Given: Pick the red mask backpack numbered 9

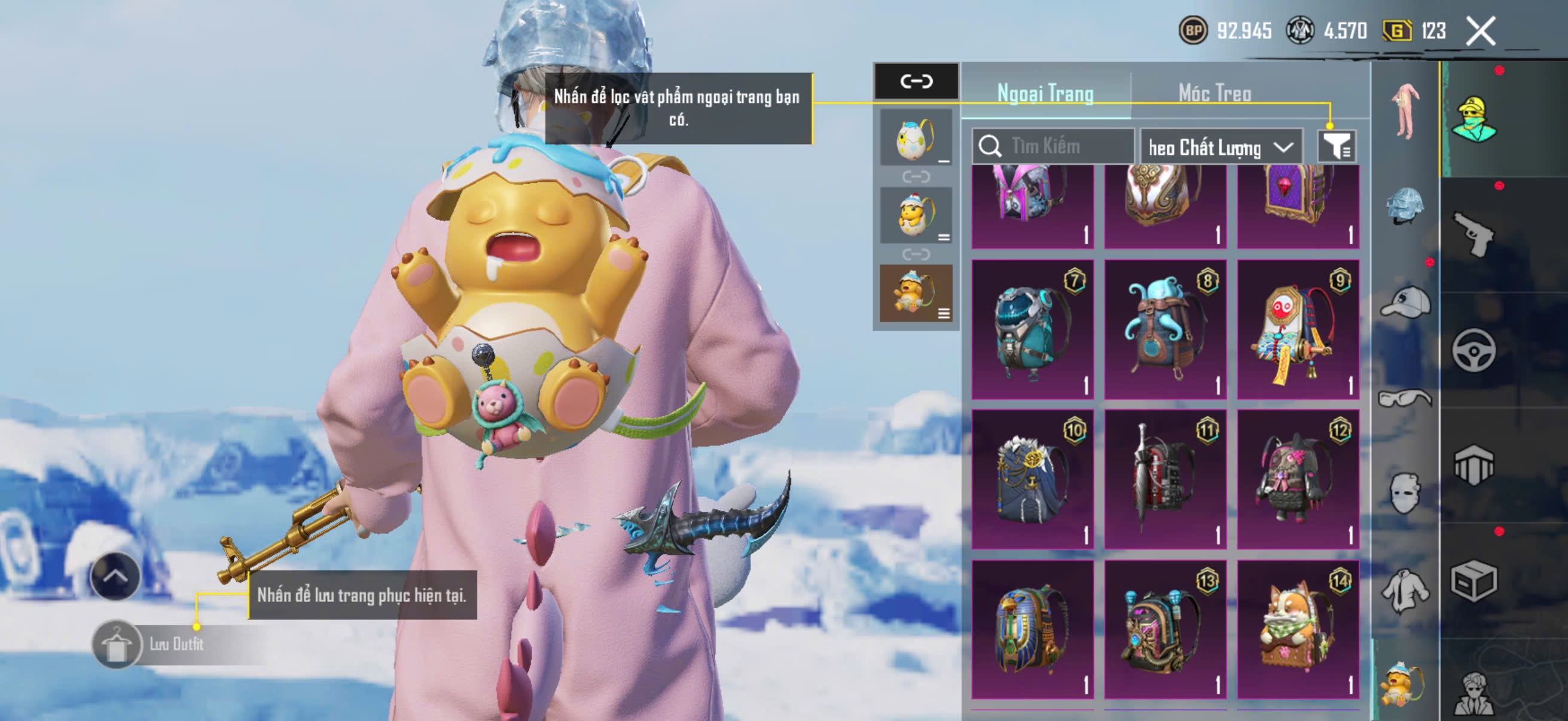Looking at the screenshot, I should pos(1298,329).
